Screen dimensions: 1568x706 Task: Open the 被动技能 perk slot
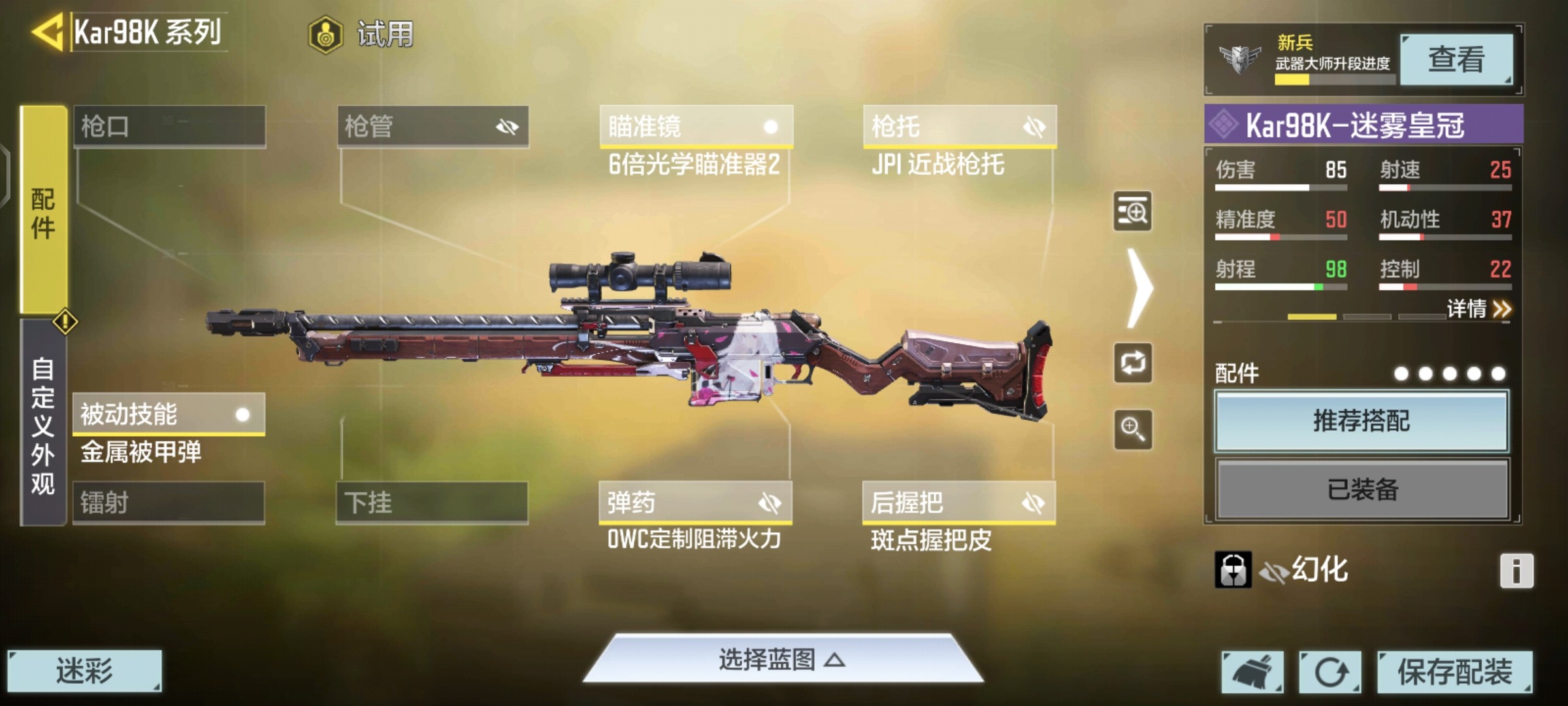169,414
